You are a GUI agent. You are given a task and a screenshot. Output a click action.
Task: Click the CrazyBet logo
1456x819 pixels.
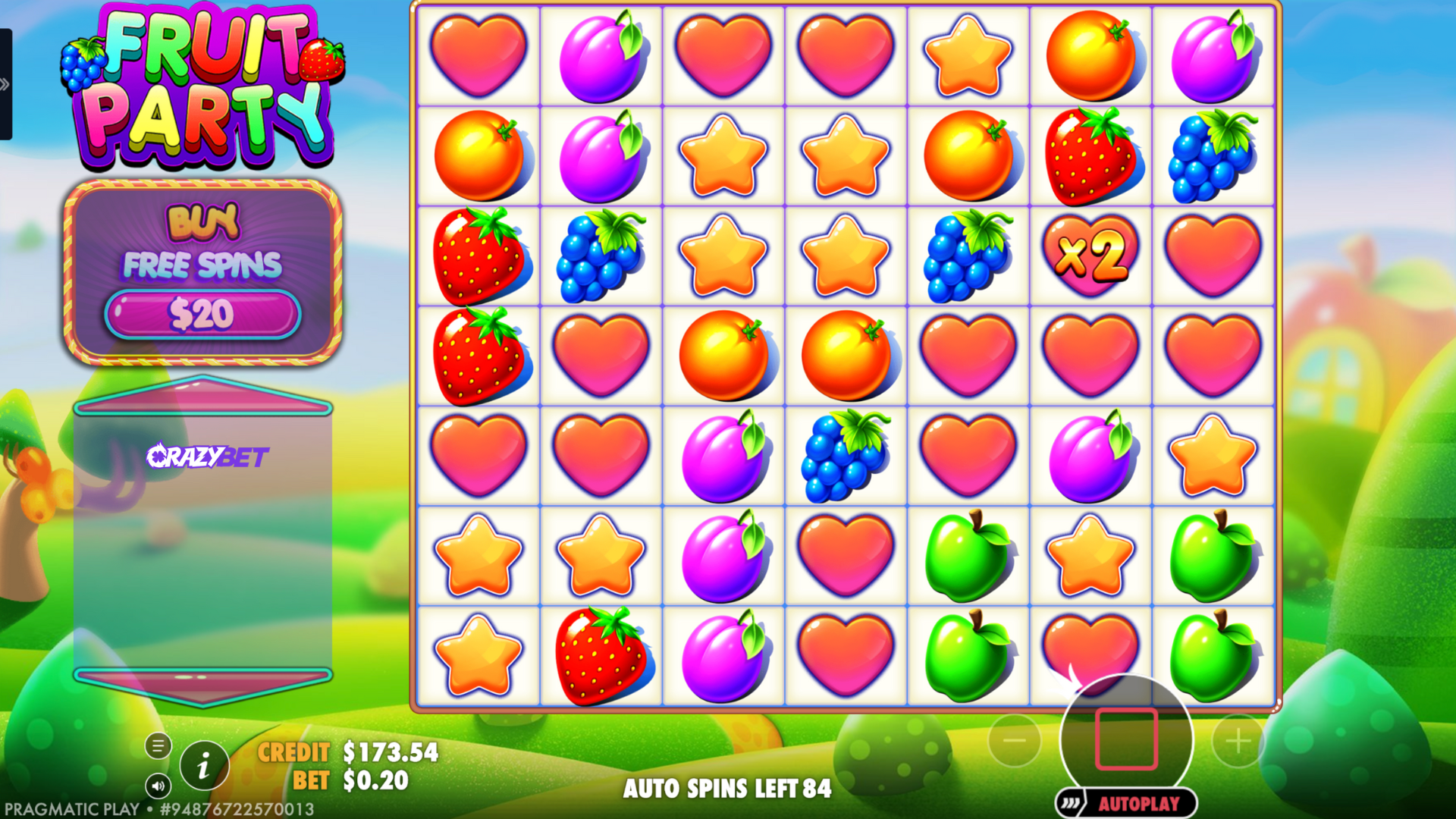(x=207, y=457)
